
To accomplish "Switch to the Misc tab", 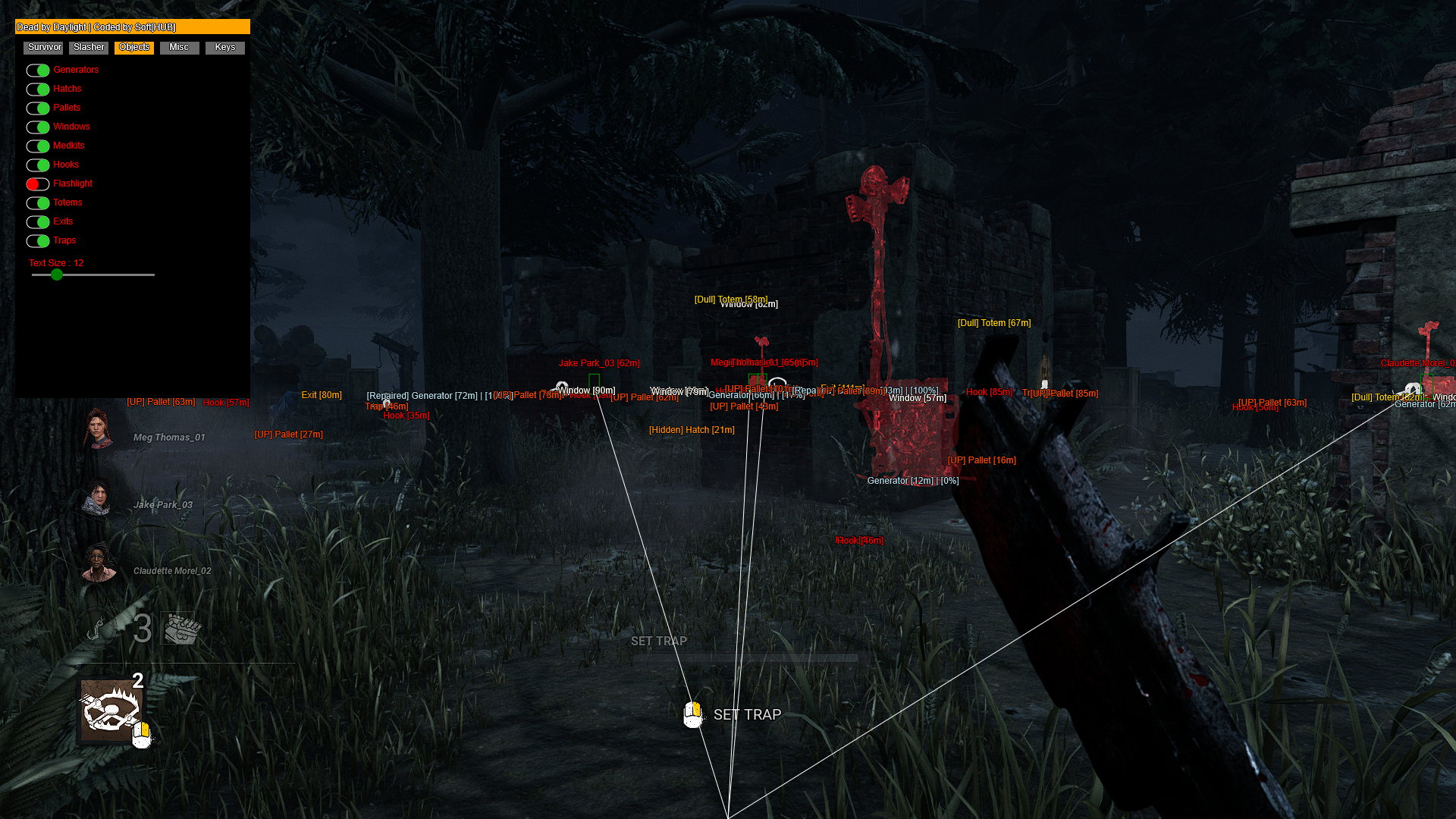I will (179, 47).
